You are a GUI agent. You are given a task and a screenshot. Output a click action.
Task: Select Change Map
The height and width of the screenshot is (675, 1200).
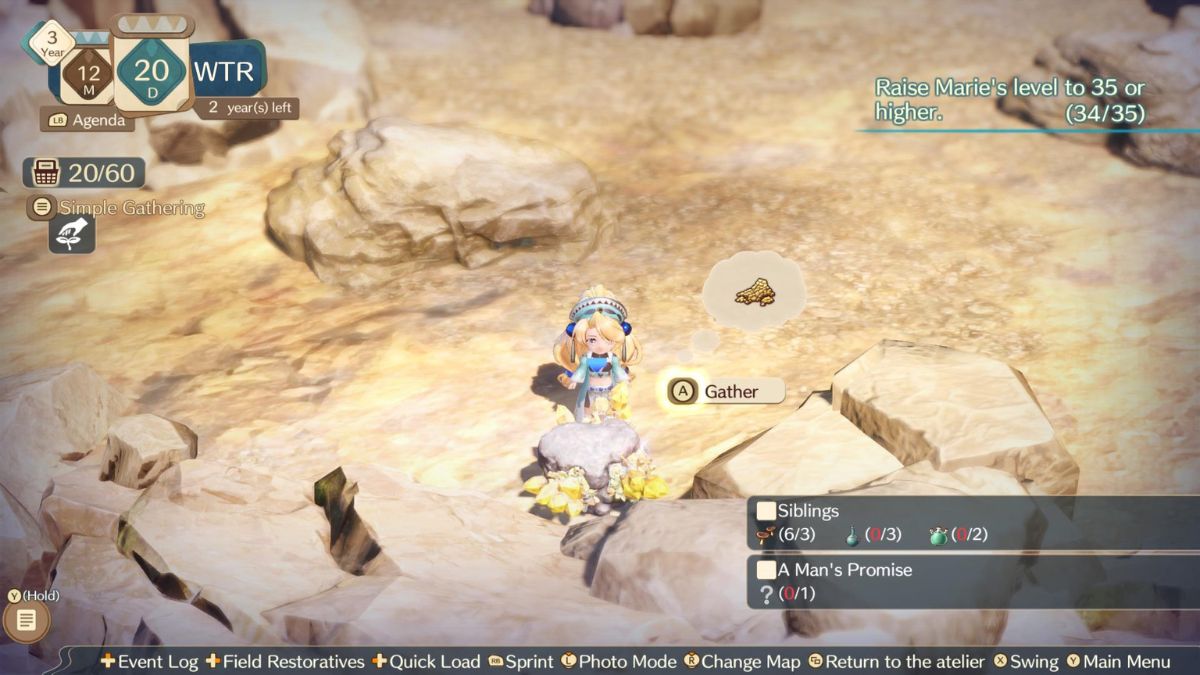point(742,661)
